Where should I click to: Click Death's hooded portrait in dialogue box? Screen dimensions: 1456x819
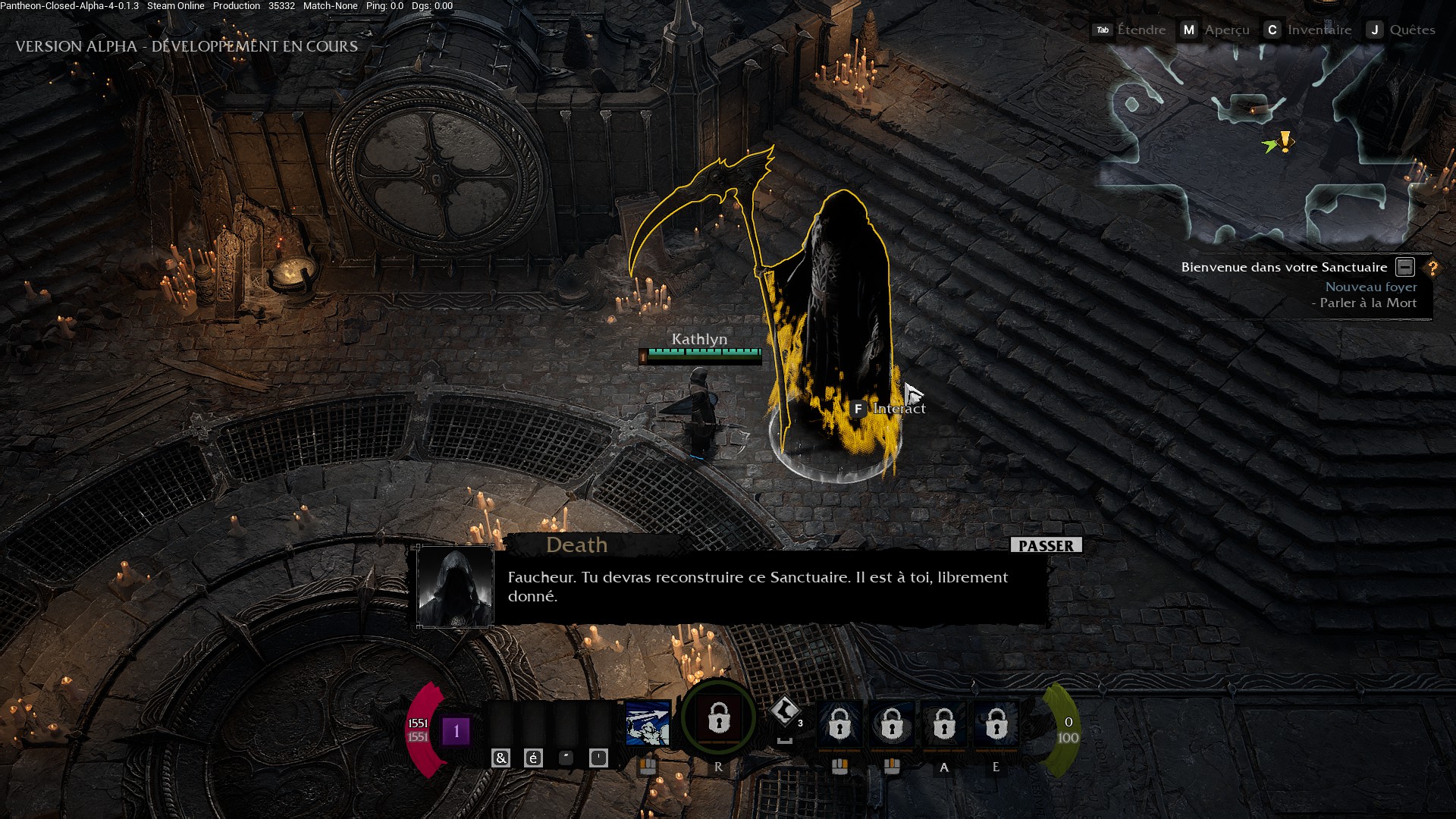tap(455, 586)
